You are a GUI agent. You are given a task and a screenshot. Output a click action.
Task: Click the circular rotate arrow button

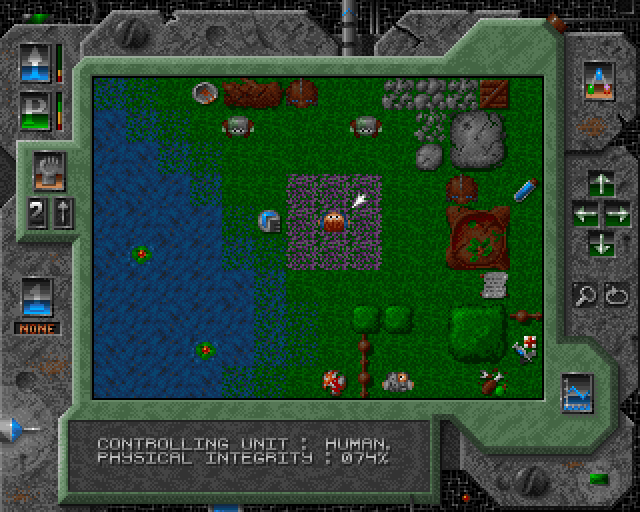pyautogui.click(x=614, y=294)
